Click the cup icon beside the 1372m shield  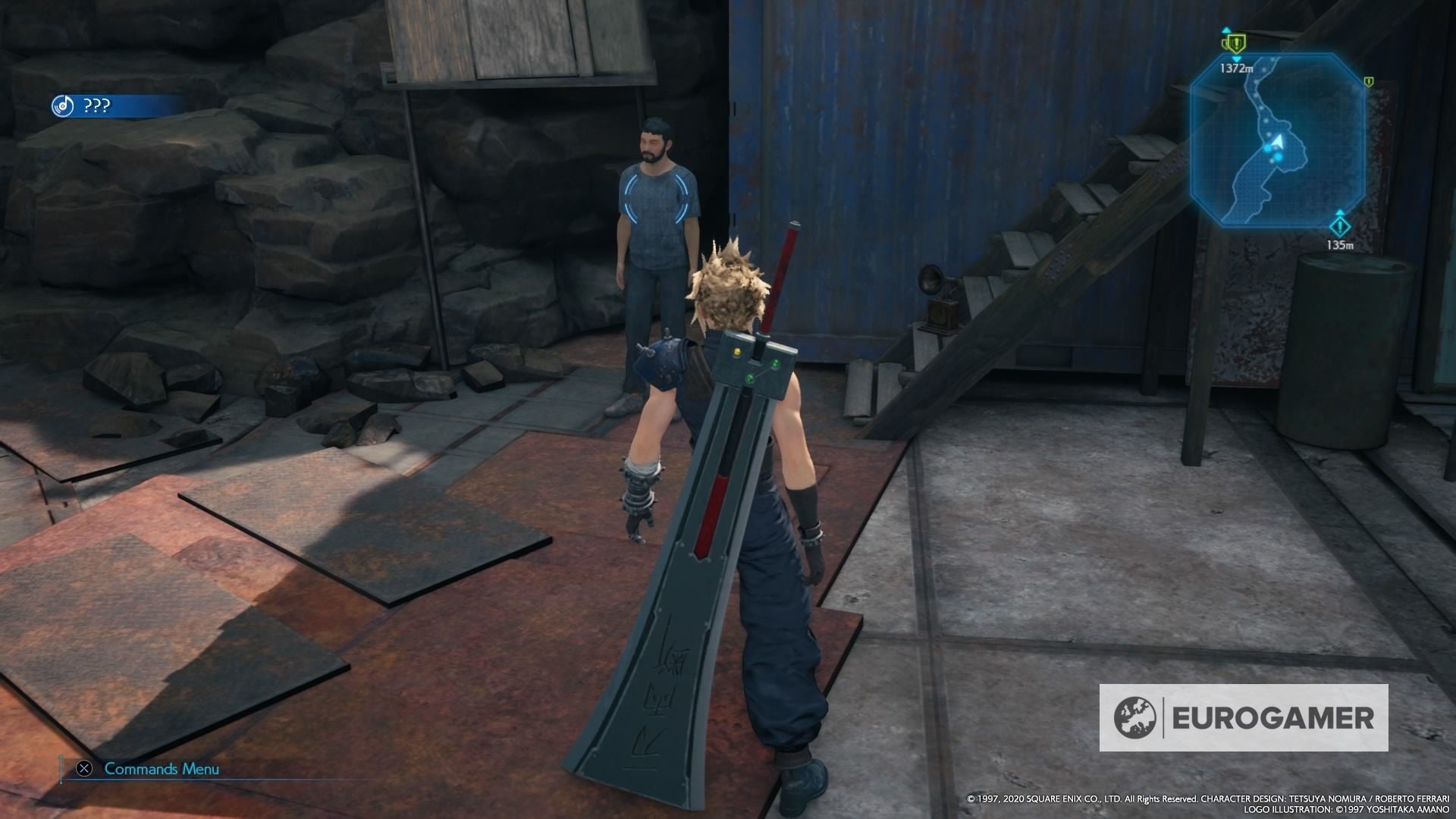pyautogui.click(x=1224, y=44)
